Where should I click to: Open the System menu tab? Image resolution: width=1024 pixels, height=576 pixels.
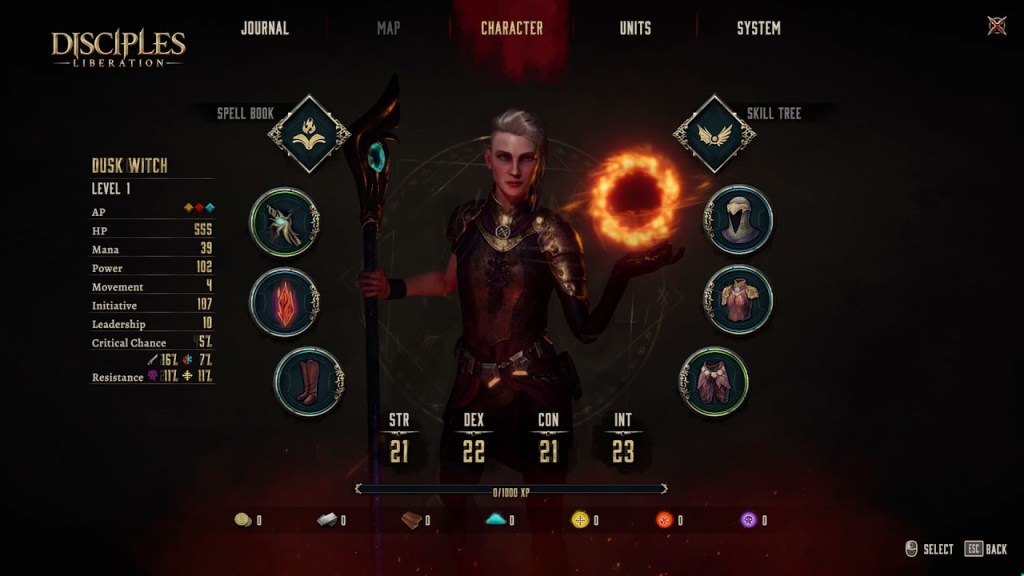tap(758, 28)
